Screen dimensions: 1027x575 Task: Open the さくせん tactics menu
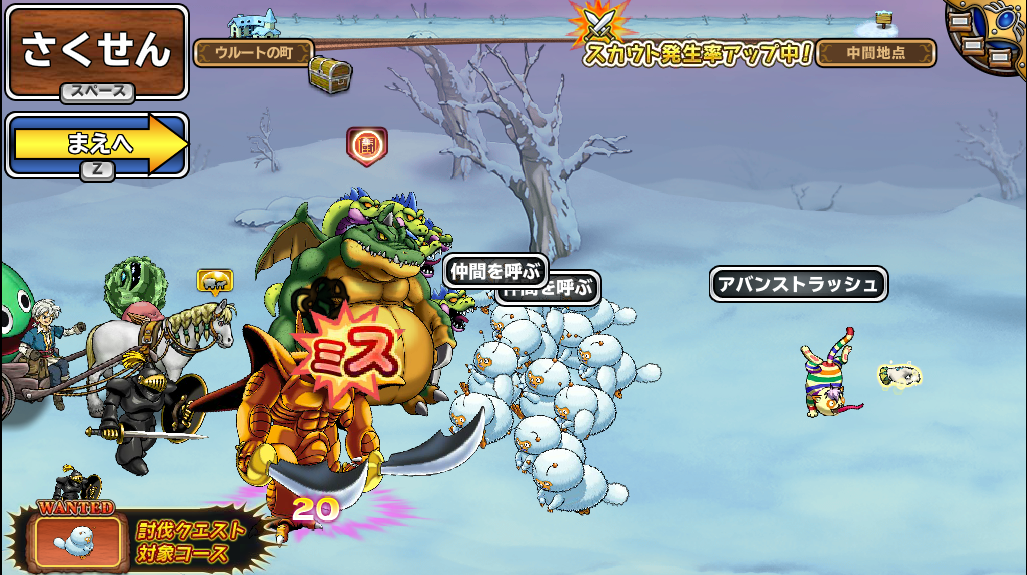coord(97,51)
